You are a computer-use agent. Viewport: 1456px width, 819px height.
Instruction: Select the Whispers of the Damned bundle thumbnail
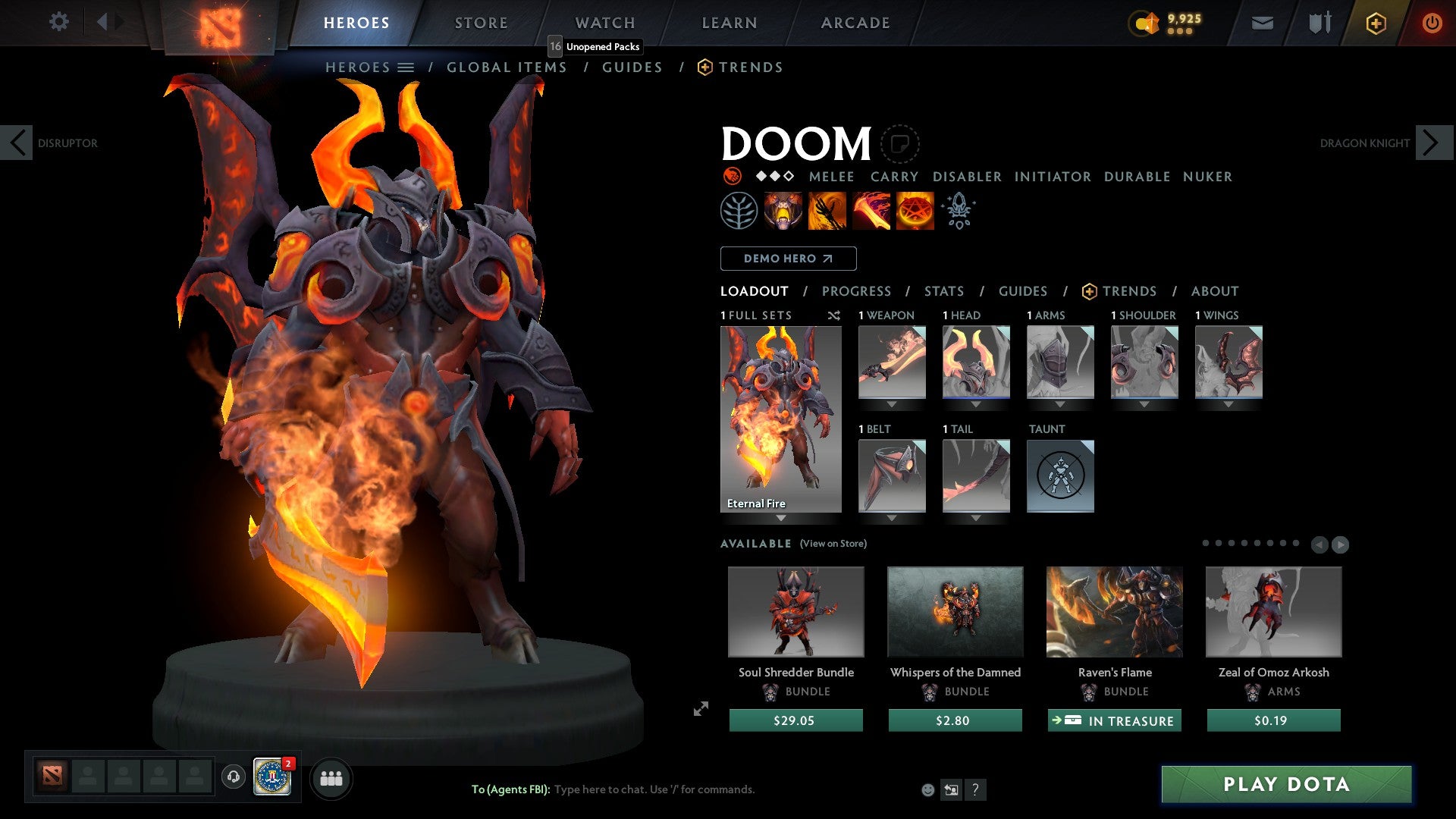[955, 612]
